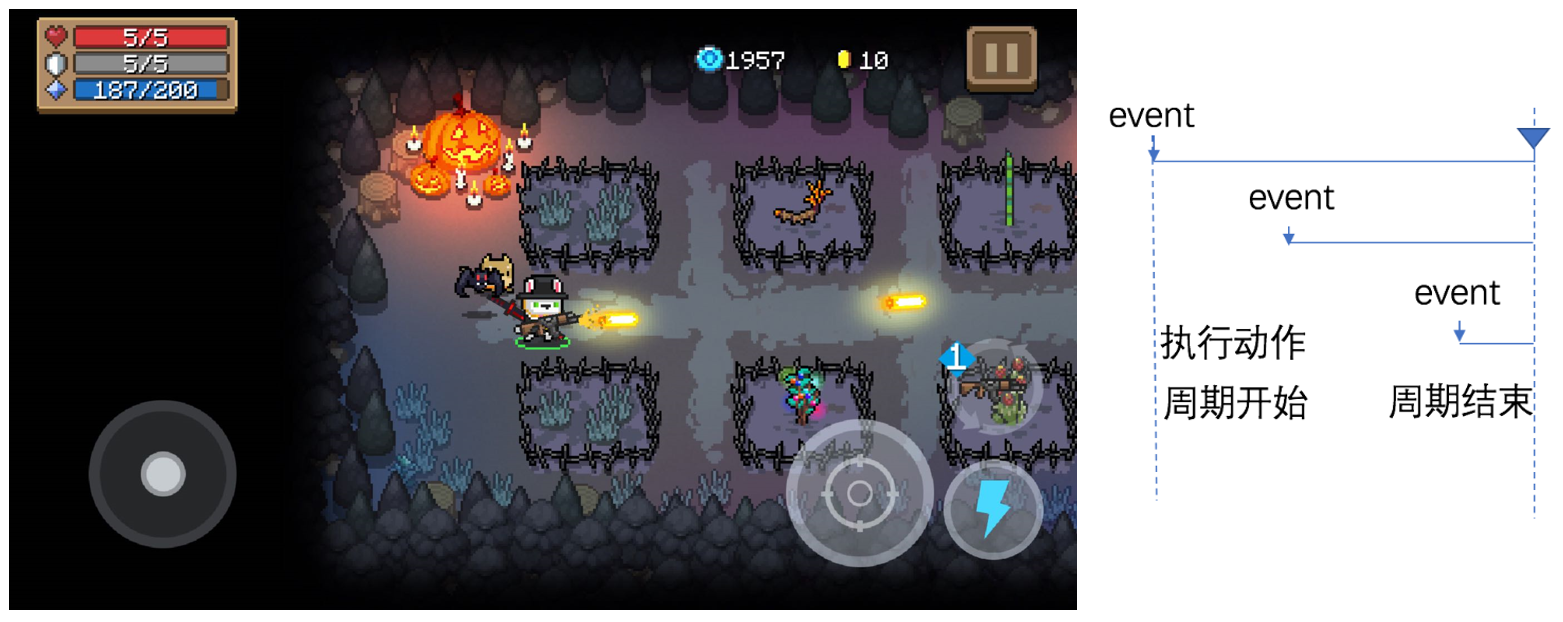This screenshot has width=1563, height=622.
Task: Pause the game with the pause button
Action: [x=1001, y=59]
